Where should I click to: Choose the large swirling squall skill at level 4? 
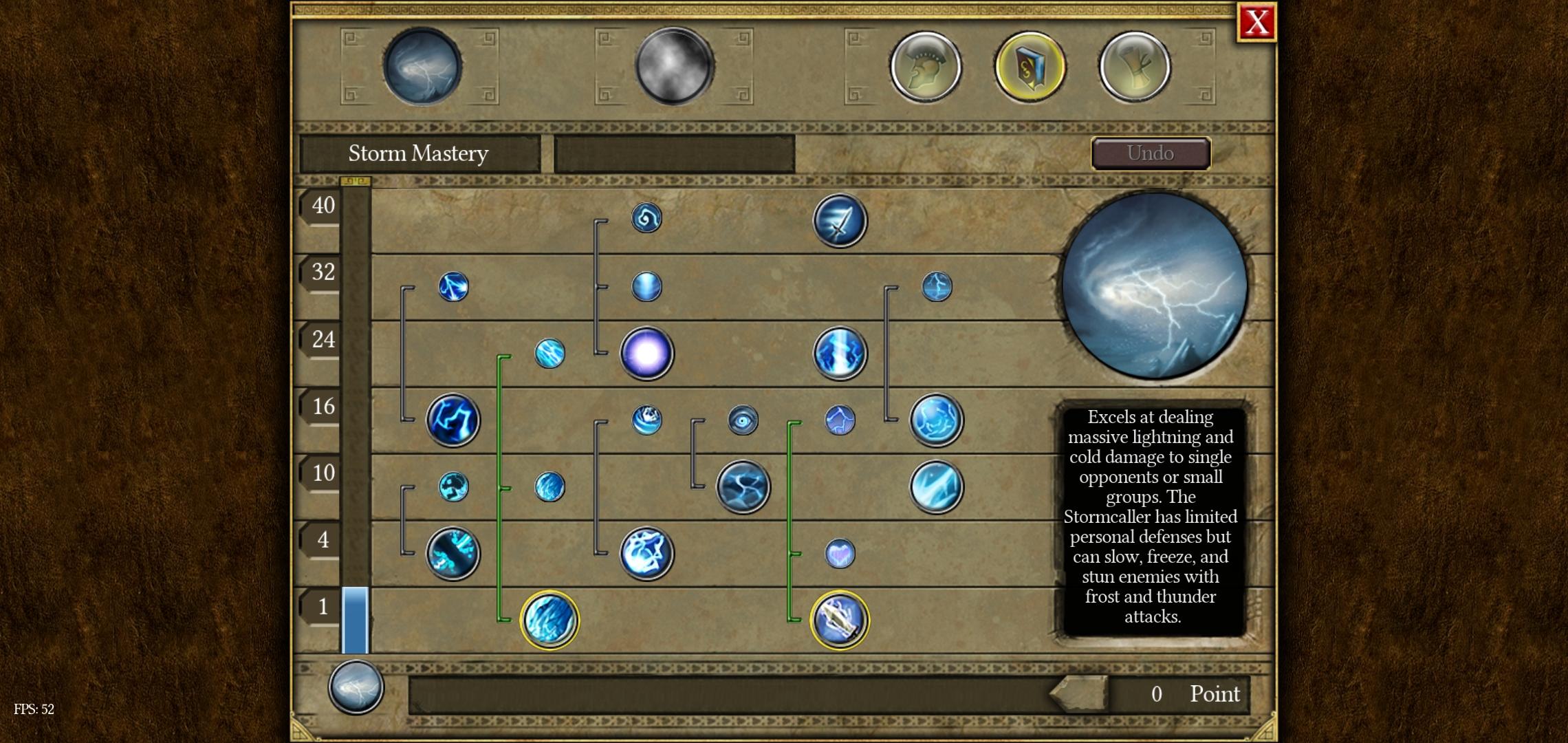coord(646,554)
